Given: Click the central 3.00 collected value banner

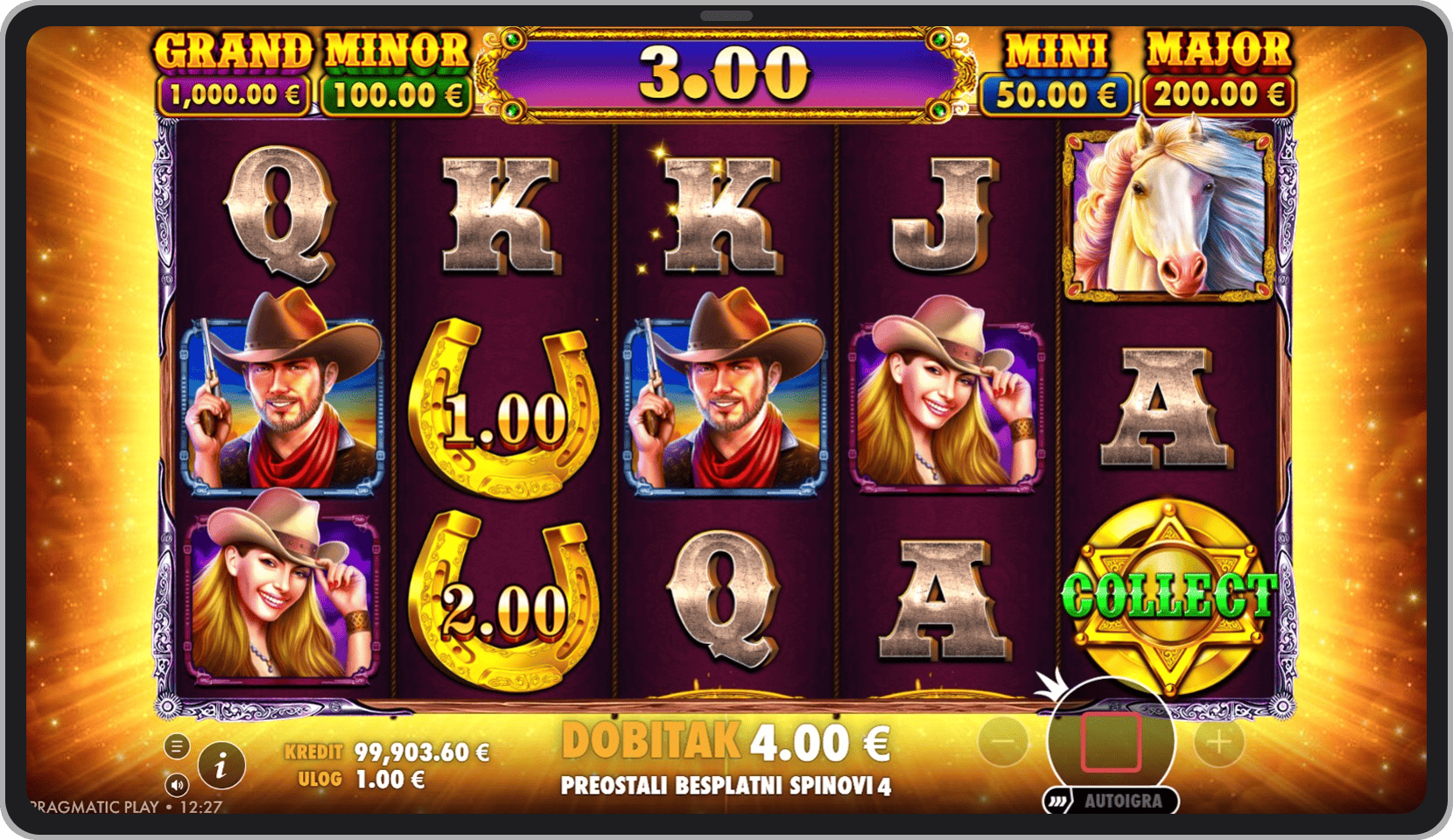Looking at the screenshot, I should [722, 70].
